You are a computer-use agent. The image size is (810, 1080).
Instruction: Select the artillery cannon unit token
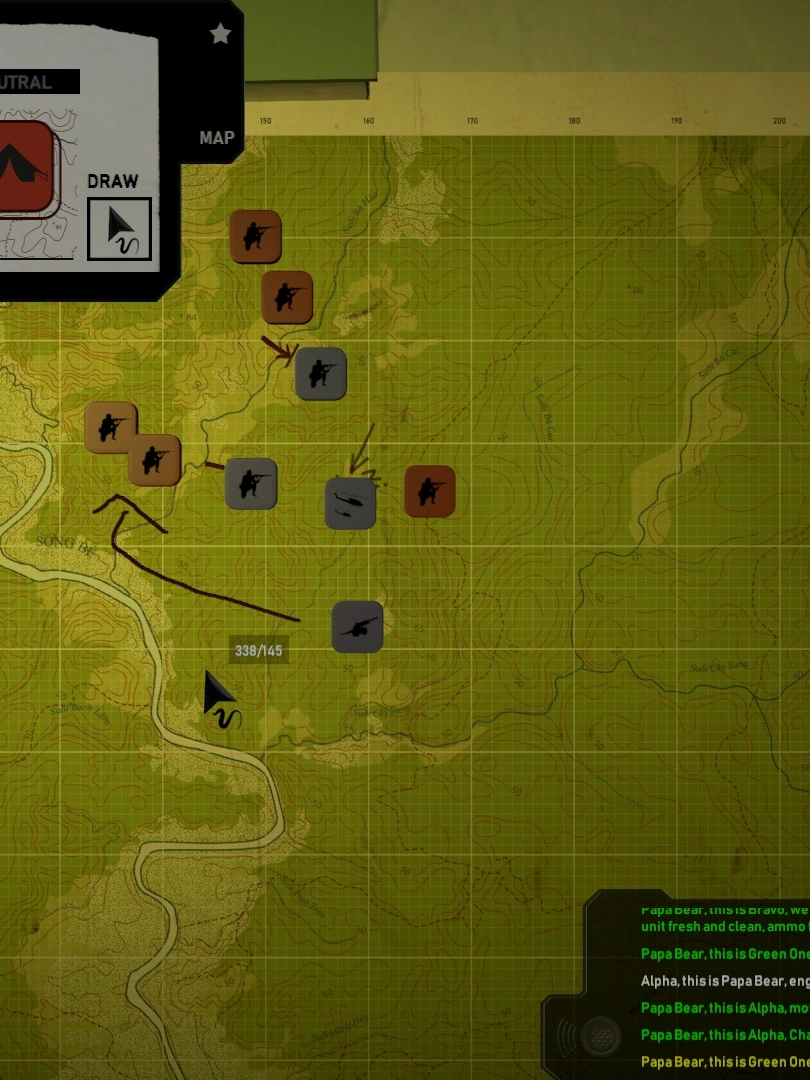coord(357,627)
